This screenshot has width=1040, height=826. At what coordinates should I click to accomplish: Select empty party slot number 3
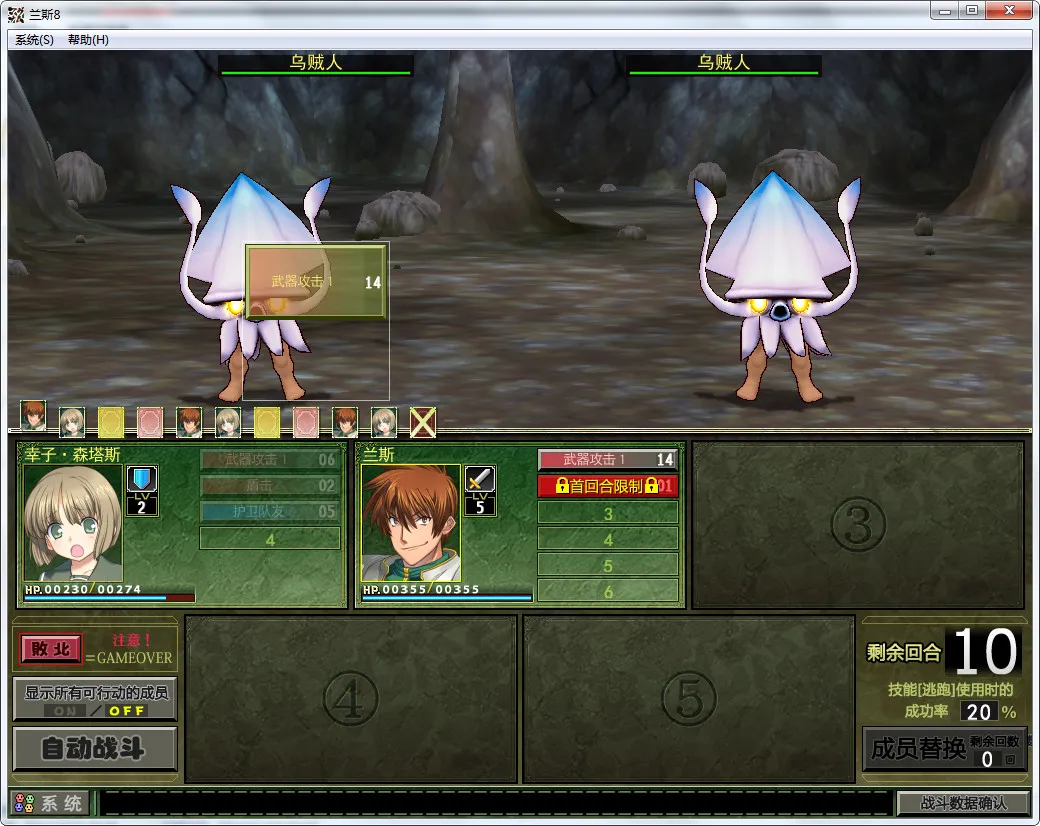tap(858, 525)
